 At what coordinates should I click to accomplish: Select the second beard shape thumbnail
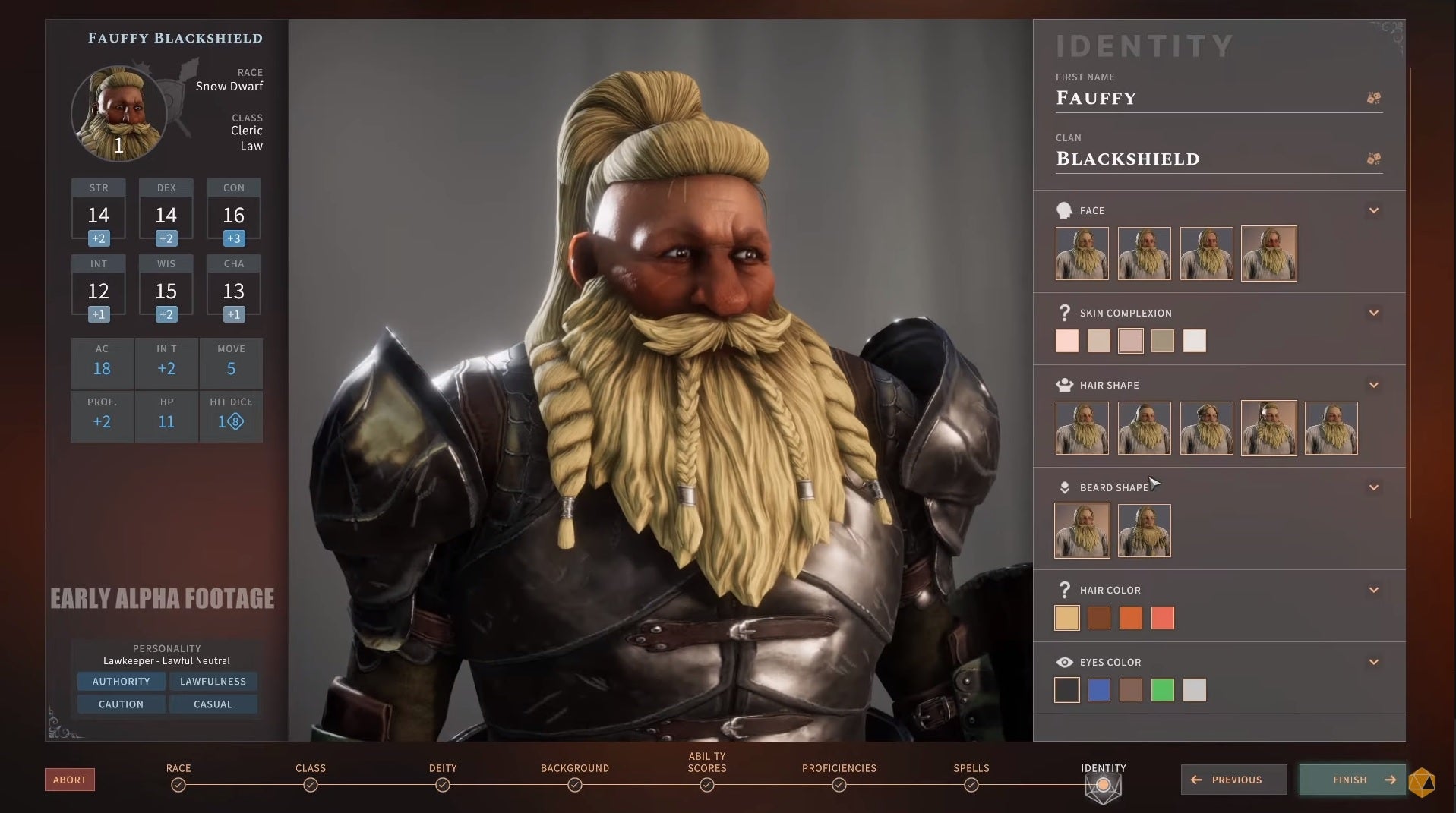1144,530
